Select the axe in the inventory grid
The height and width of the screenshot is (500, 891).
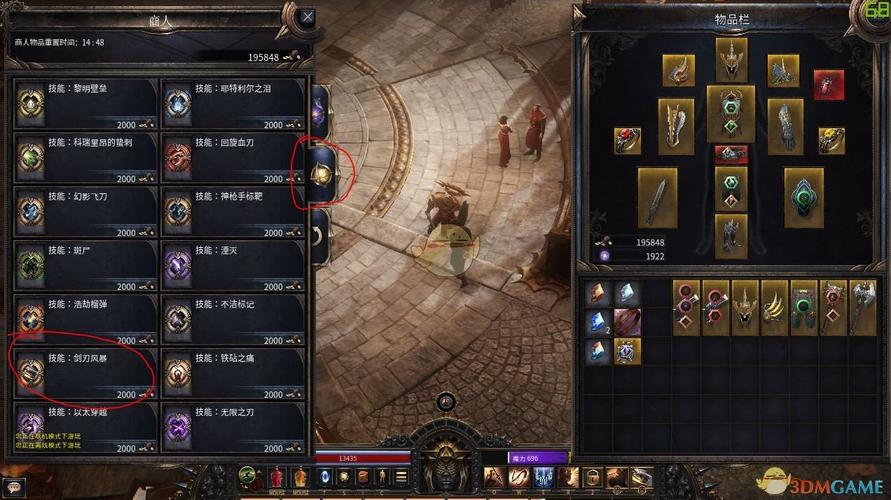click(862, 306)
